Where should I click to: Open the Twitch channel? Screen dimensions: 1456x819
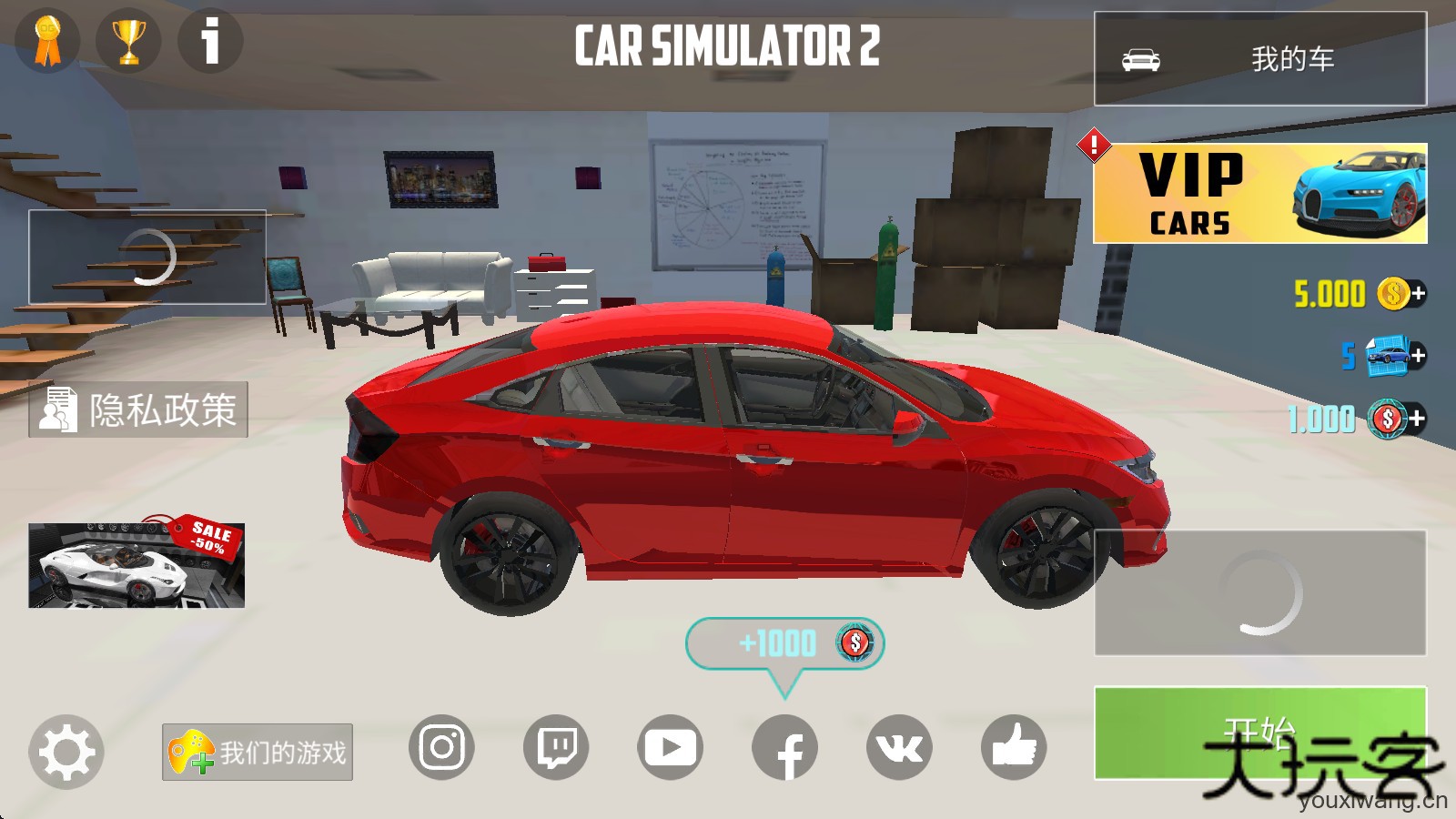(x=556, y=748)
